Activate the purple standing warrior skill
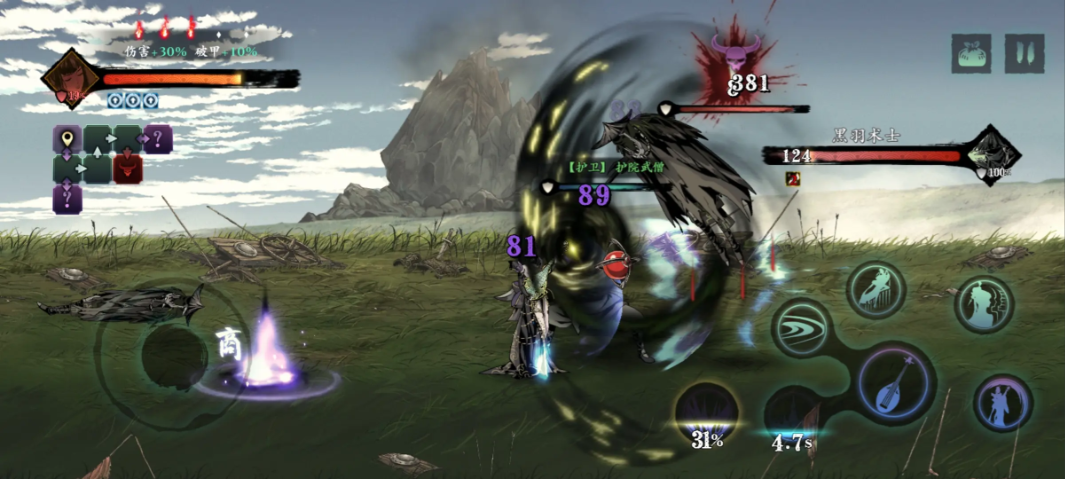1065x479 pixels. [x=1002, y=403]
